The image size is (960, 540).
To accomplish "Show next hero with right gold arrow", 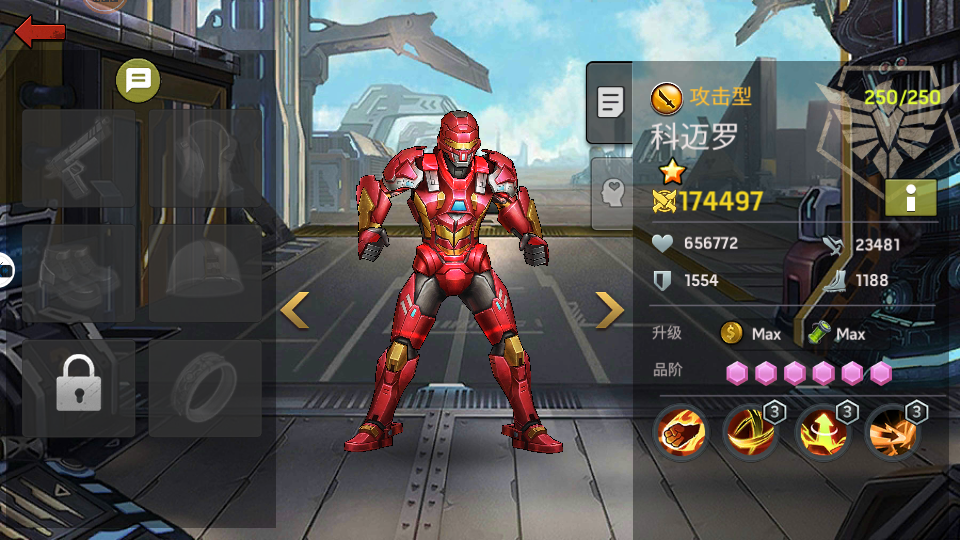I will click(x=609, y=310).
